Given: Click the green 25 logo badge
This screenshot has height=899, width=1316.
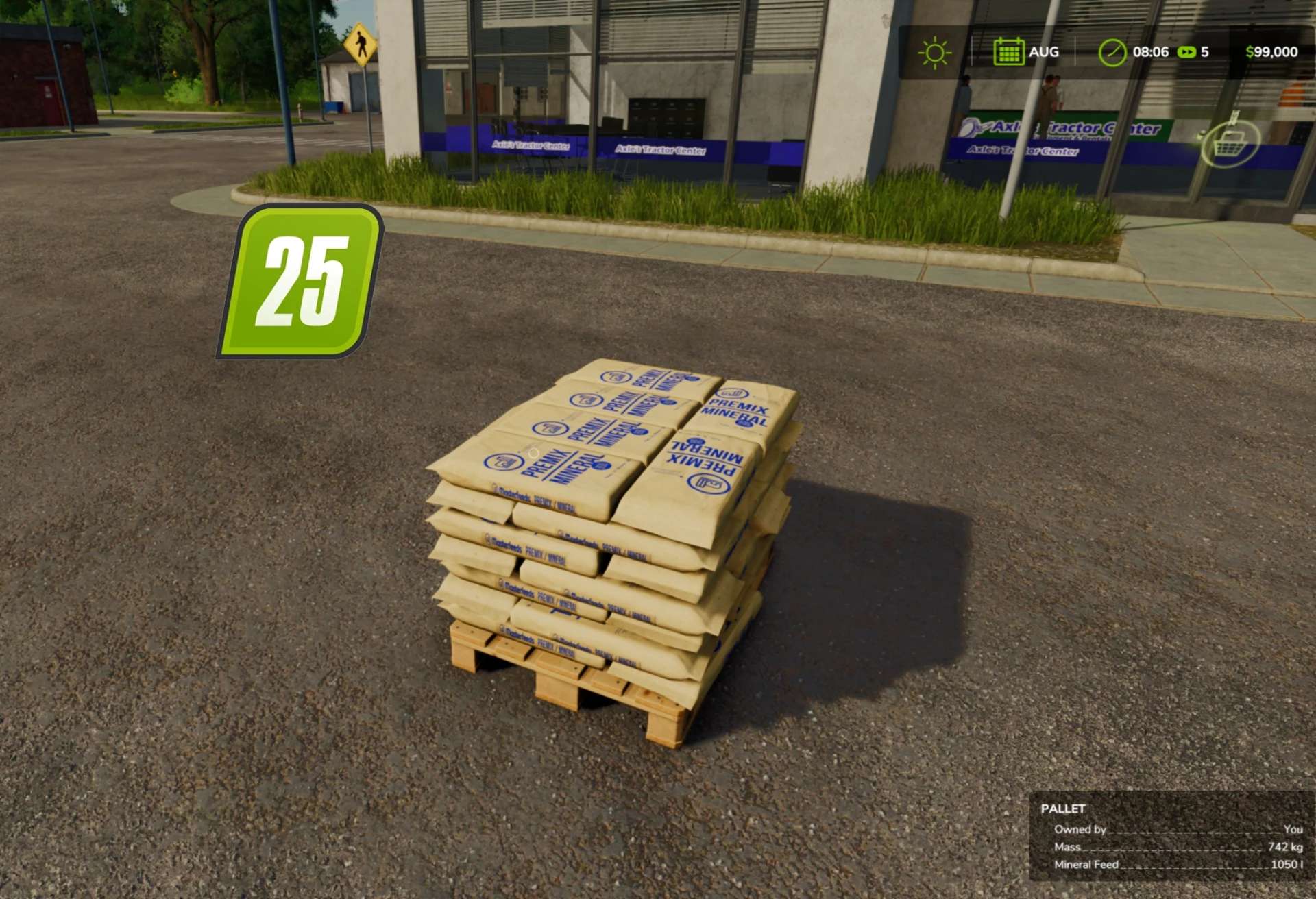Looking at the screenshot, I should [x=300, y=282].
